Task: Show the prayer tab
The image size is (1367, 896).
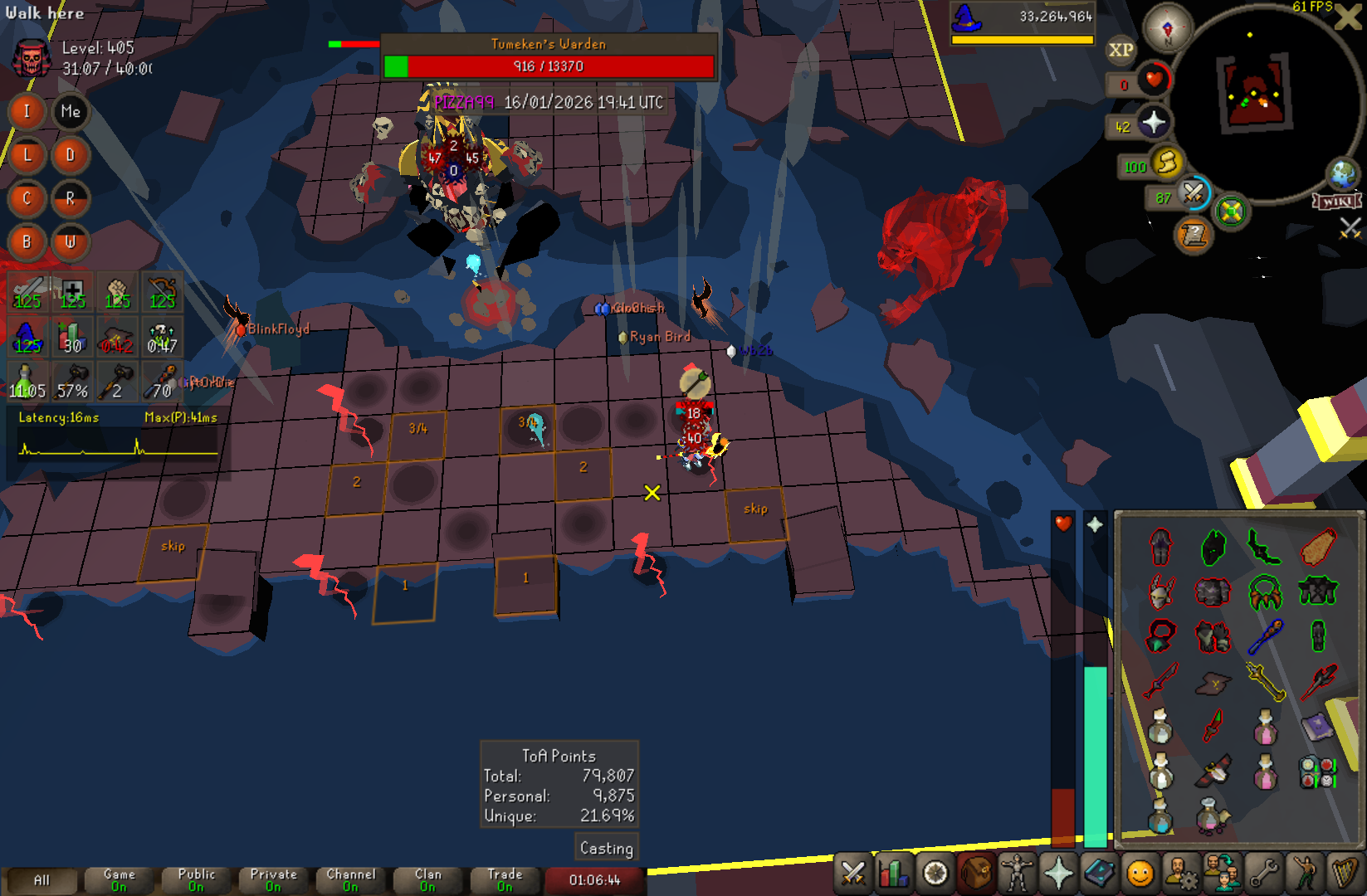Action: [x=1058, y=874]
